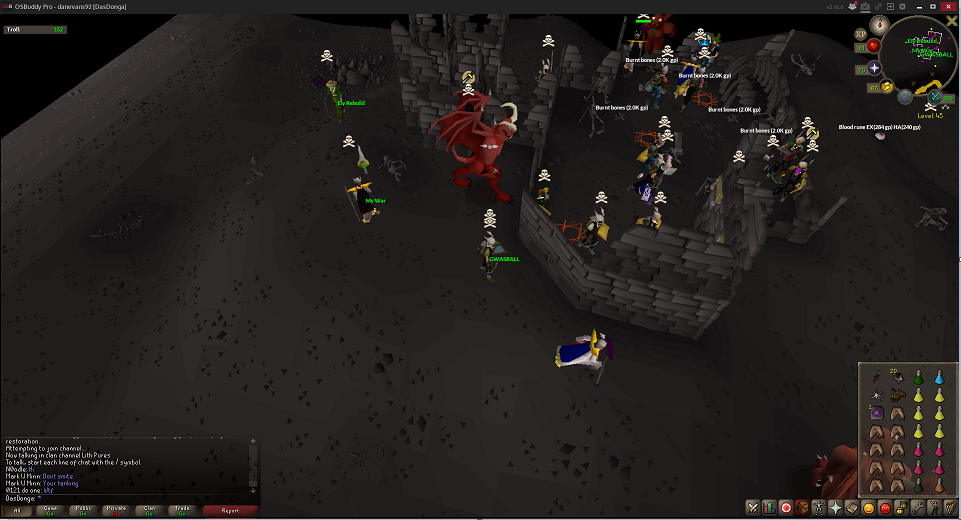Toggle run with the energy orb

click(x=887, y=87)
